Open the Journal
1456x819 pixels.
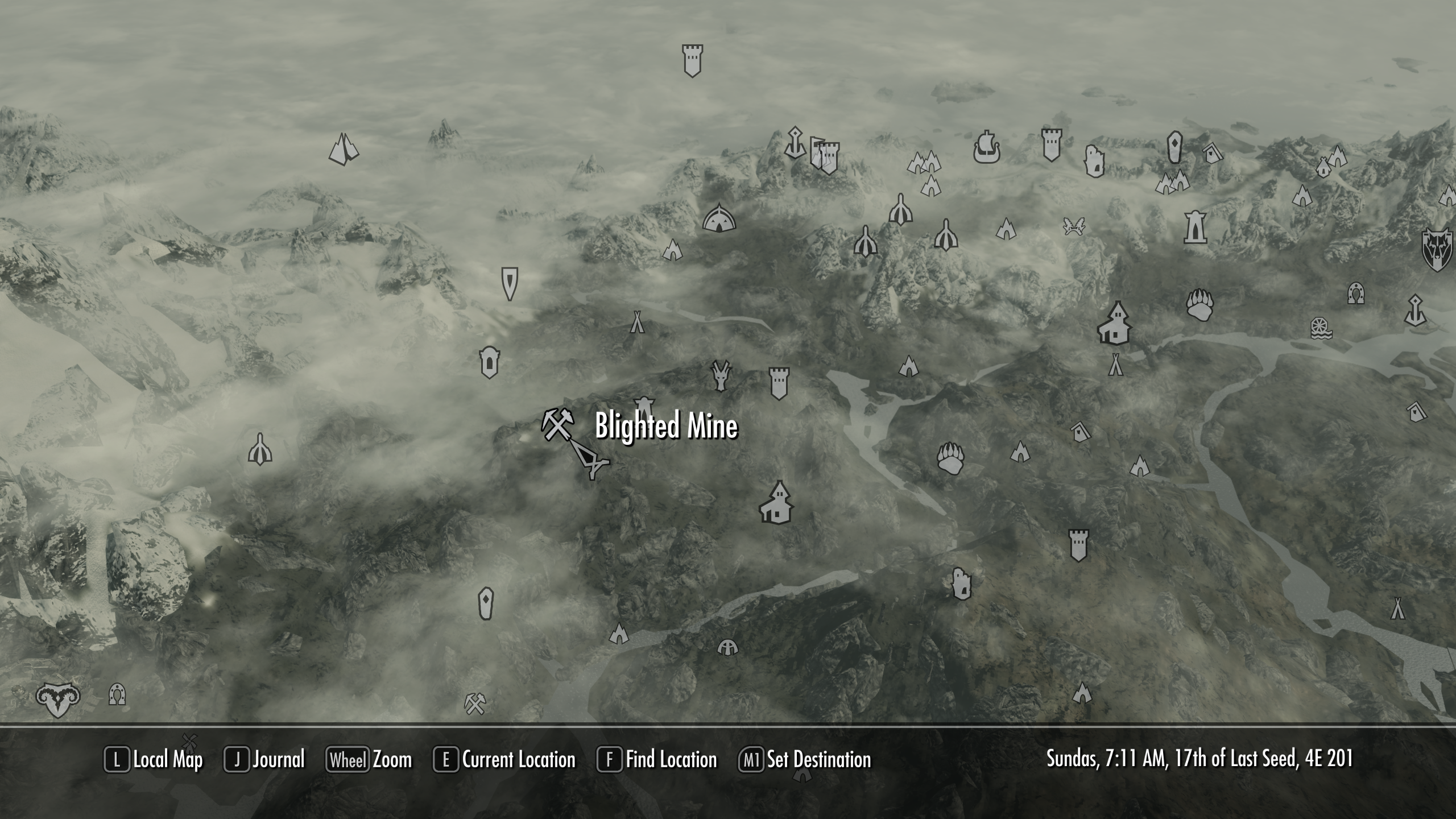click(x=280, y=759)
